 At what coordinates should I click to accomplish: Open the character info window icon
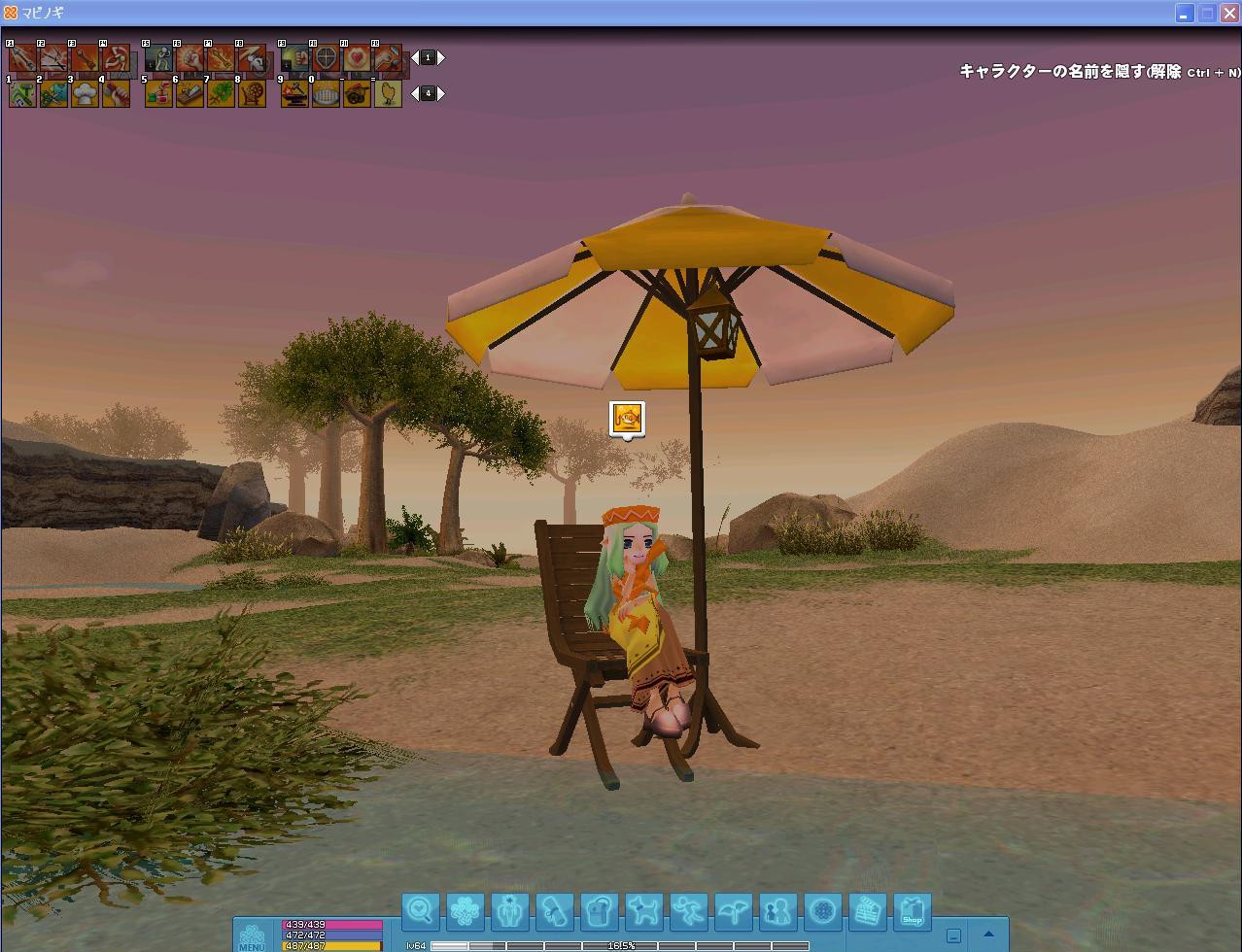[x=510, y=911]
